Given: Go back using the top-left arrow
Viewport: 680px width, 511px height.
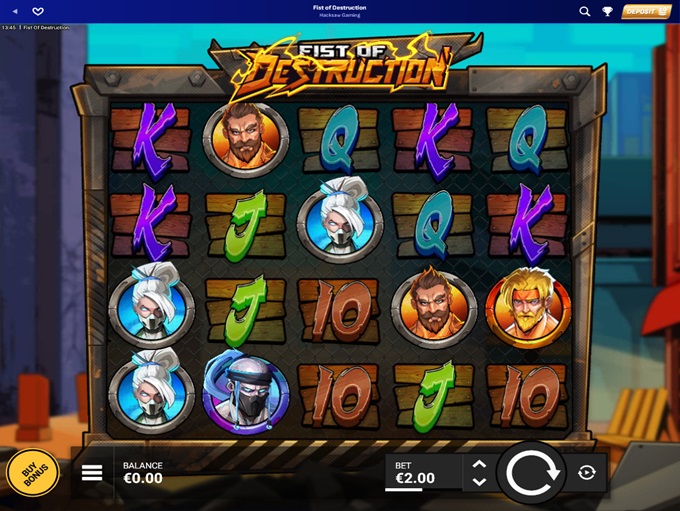Looking at the screenshot, I should pos(14,11).
